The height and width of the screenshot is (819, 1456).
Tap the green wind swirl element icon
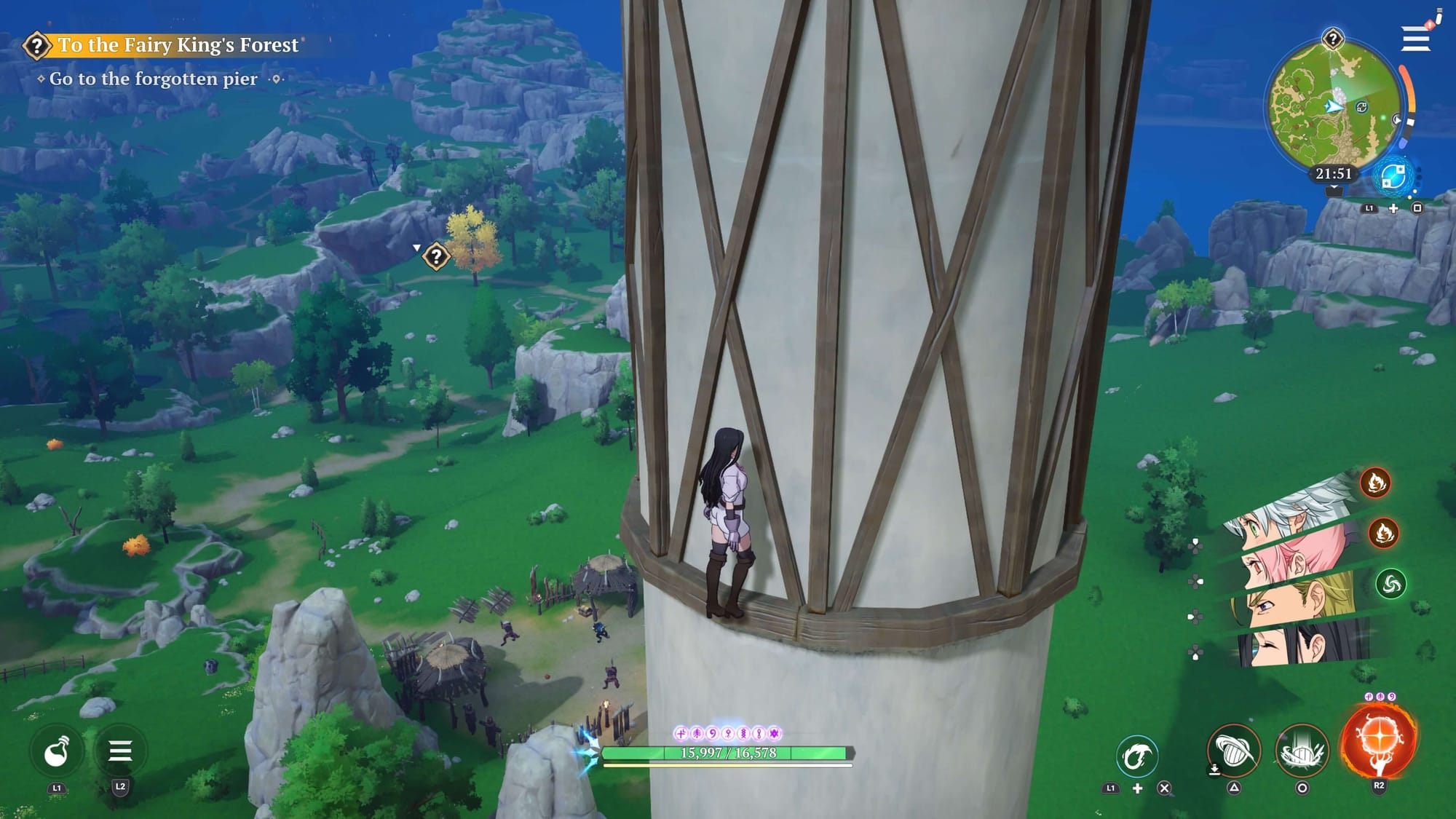click(1390, 584)
